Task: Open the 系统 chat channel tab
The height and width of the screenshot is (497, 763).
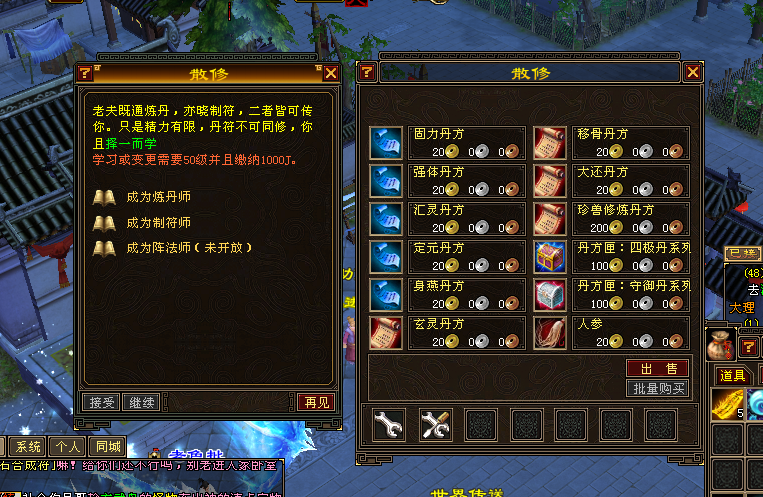Action: pos(29,447)
